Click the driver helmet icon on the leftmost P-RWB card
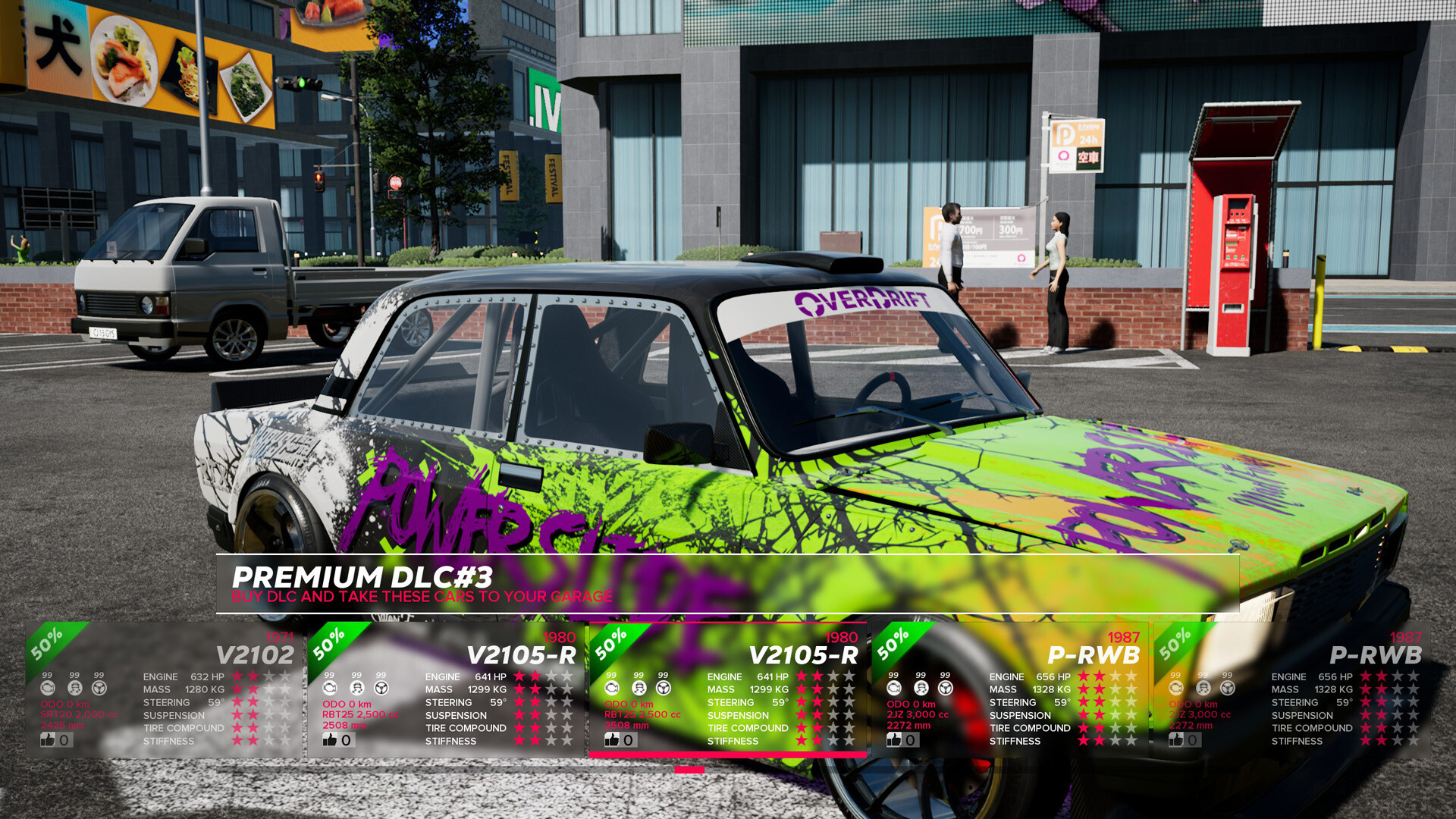Screen dimensions: 1456x819 921,688
